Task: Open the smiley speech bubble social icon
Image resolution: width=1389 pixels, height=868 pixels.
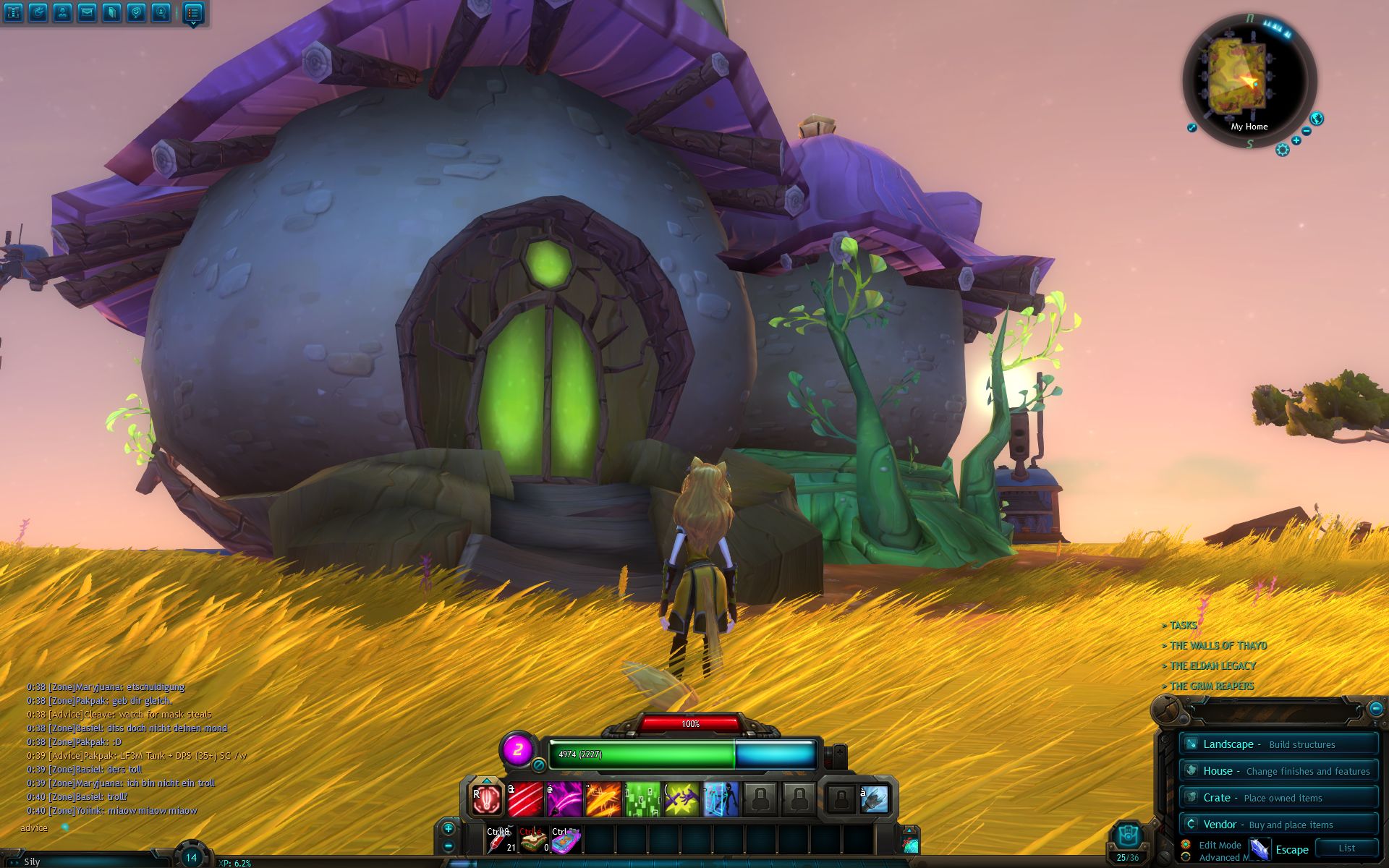Action: (x=136, y=12)
